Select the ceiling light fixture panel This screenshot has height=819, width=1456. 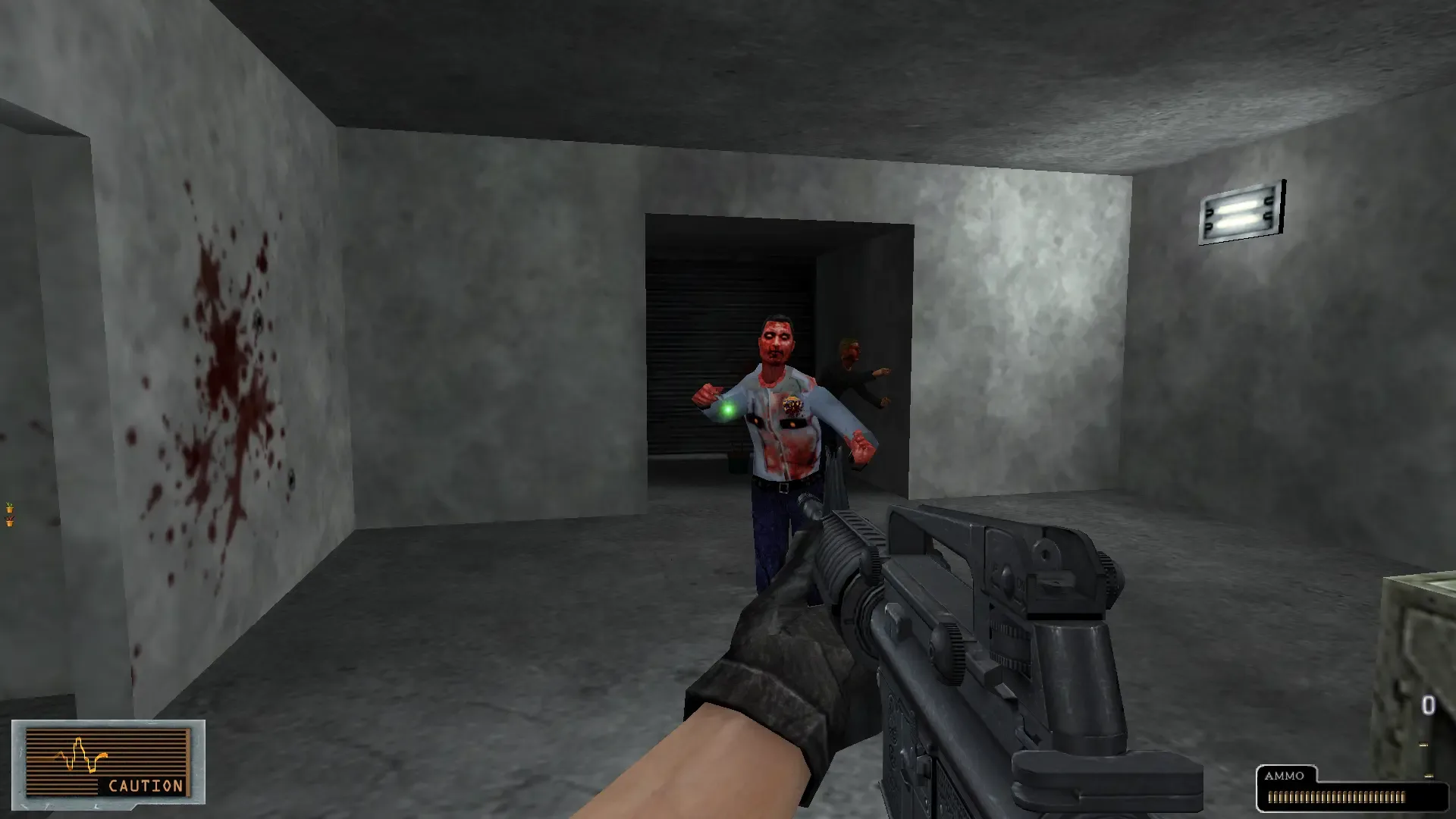pyautogui.click(x=1241, y=209)
